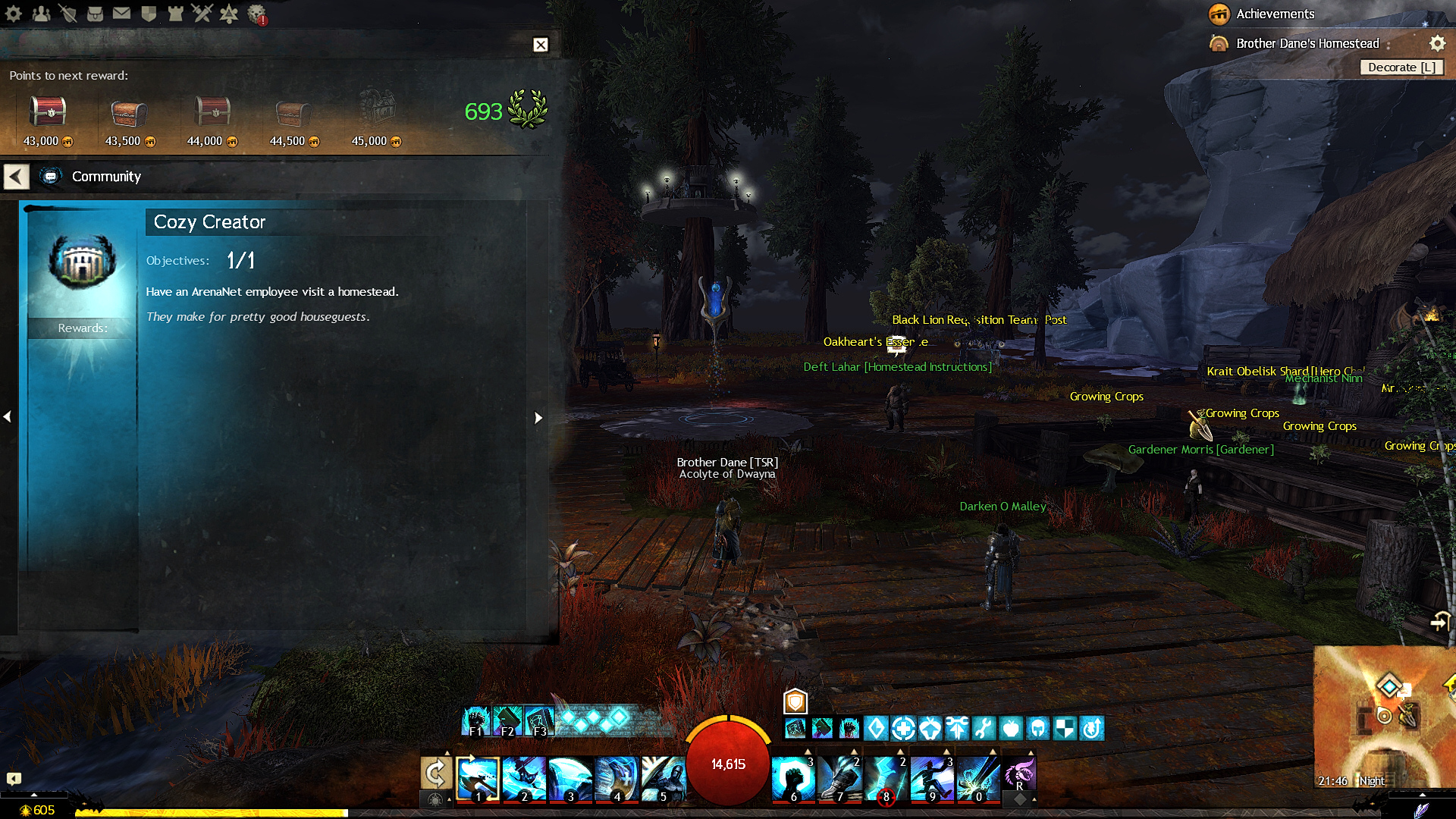
Task: Open the game menu gear icon
Action: point(14,14)
